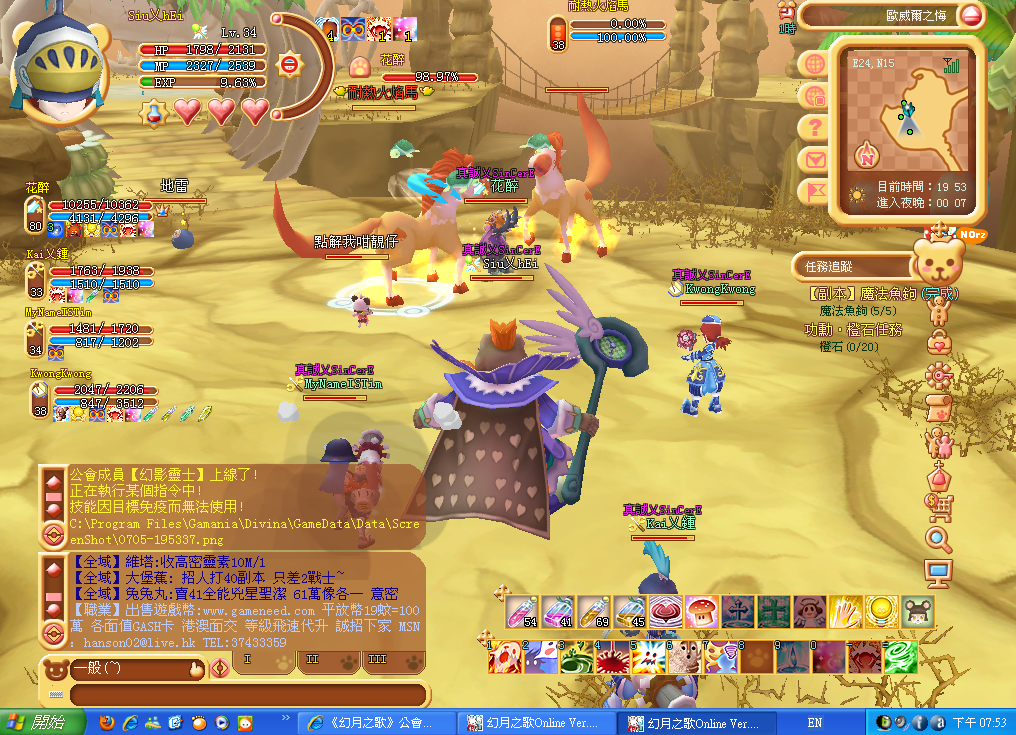Cast the skill in hotkey slot 1

tap(505, 657)
